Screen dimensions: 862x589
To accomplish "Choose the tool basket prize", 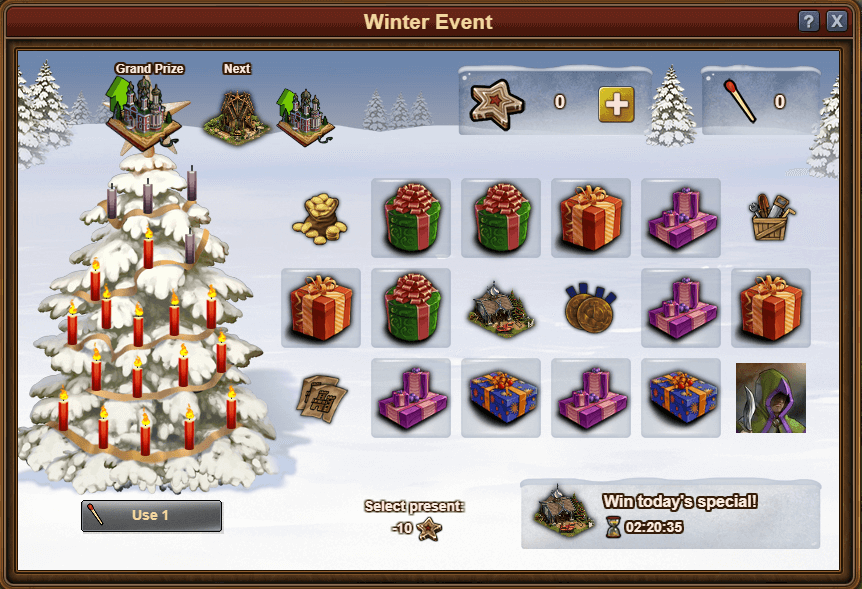I will tap(770, 217).
